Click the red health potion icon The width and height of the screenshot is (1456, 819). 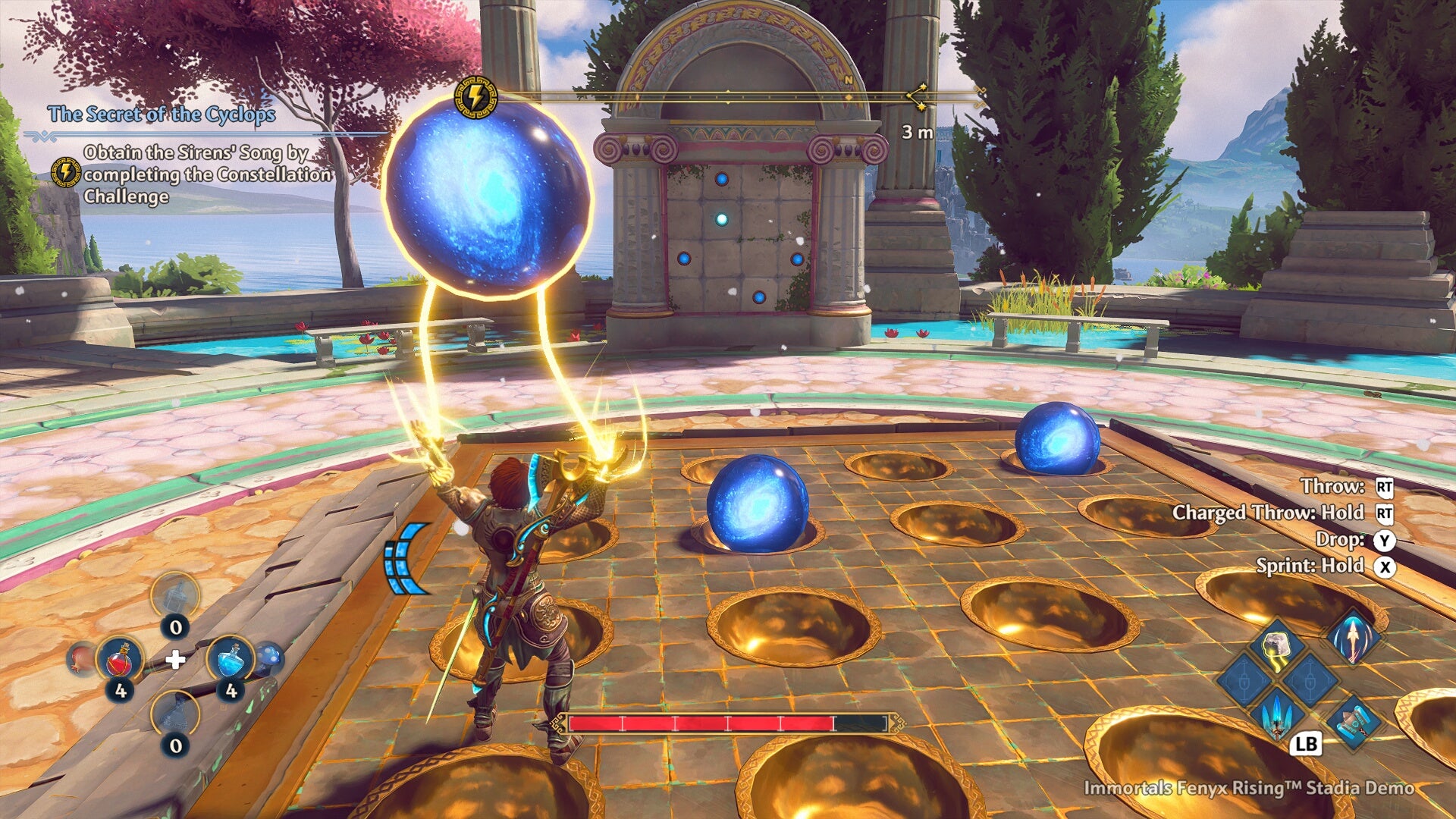click(x=120, y=661)
